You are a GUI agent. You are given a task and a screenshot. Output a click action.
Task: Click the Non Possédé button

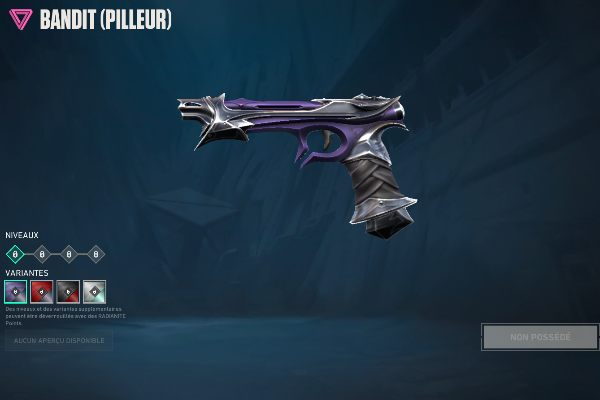point(540,337)
